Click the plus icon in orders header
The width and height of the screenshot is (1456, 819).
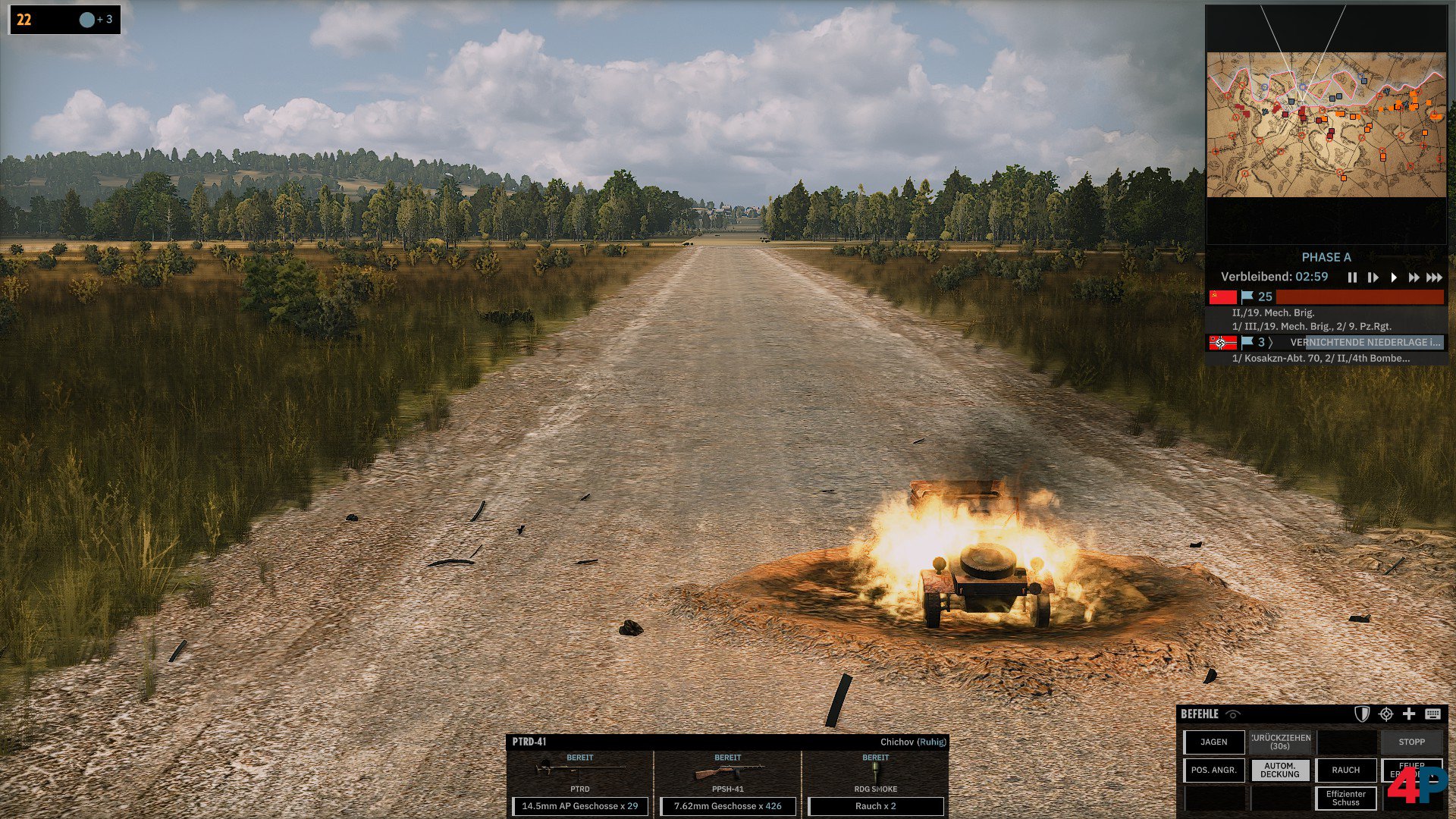1409,714
